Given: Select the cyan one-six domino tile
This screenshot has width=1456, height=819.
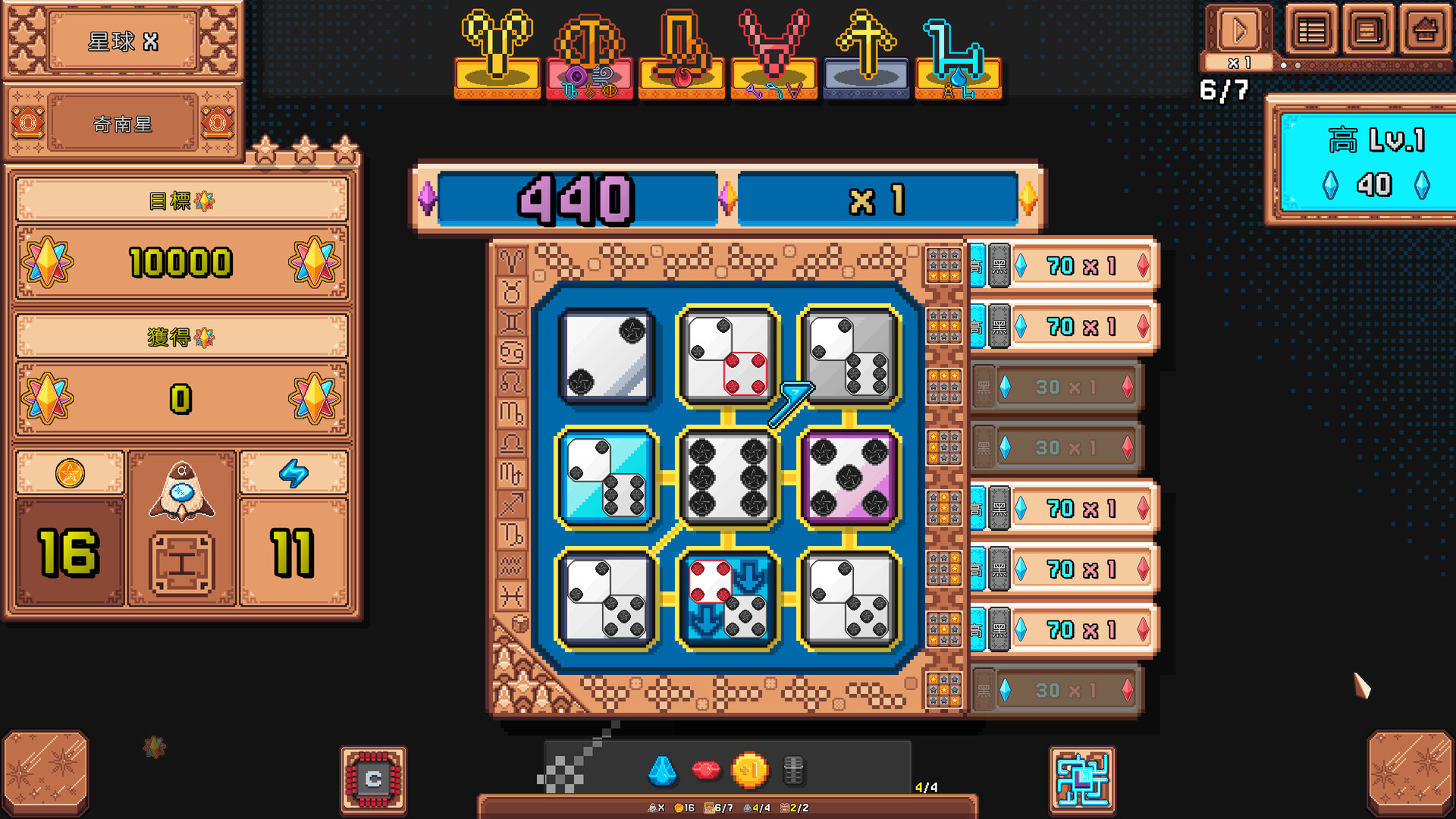Looking at the screenshot, I should 607,478.
